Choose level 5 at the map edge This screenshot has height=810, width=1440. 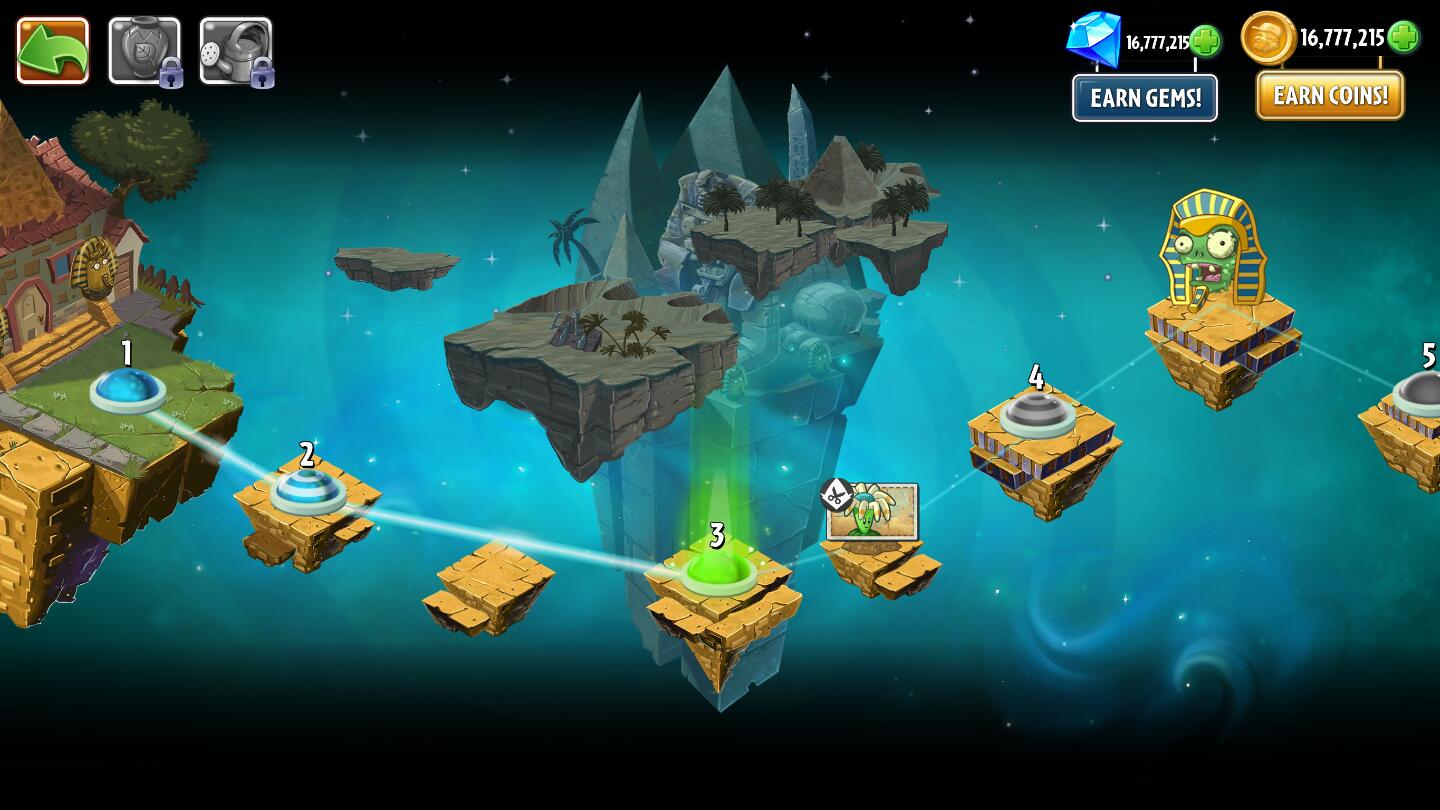click(1421, 398)
